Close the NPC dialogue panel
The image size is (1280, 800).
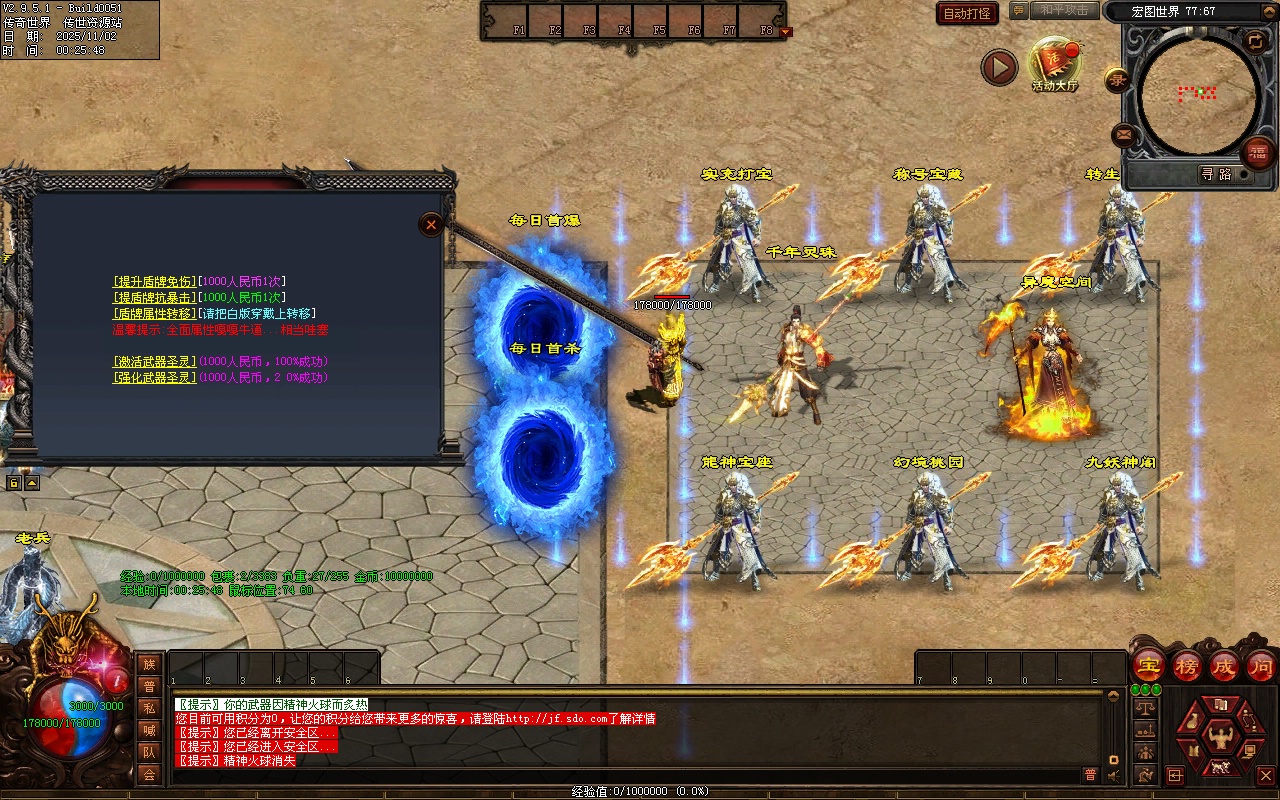(x=431, y=224)
